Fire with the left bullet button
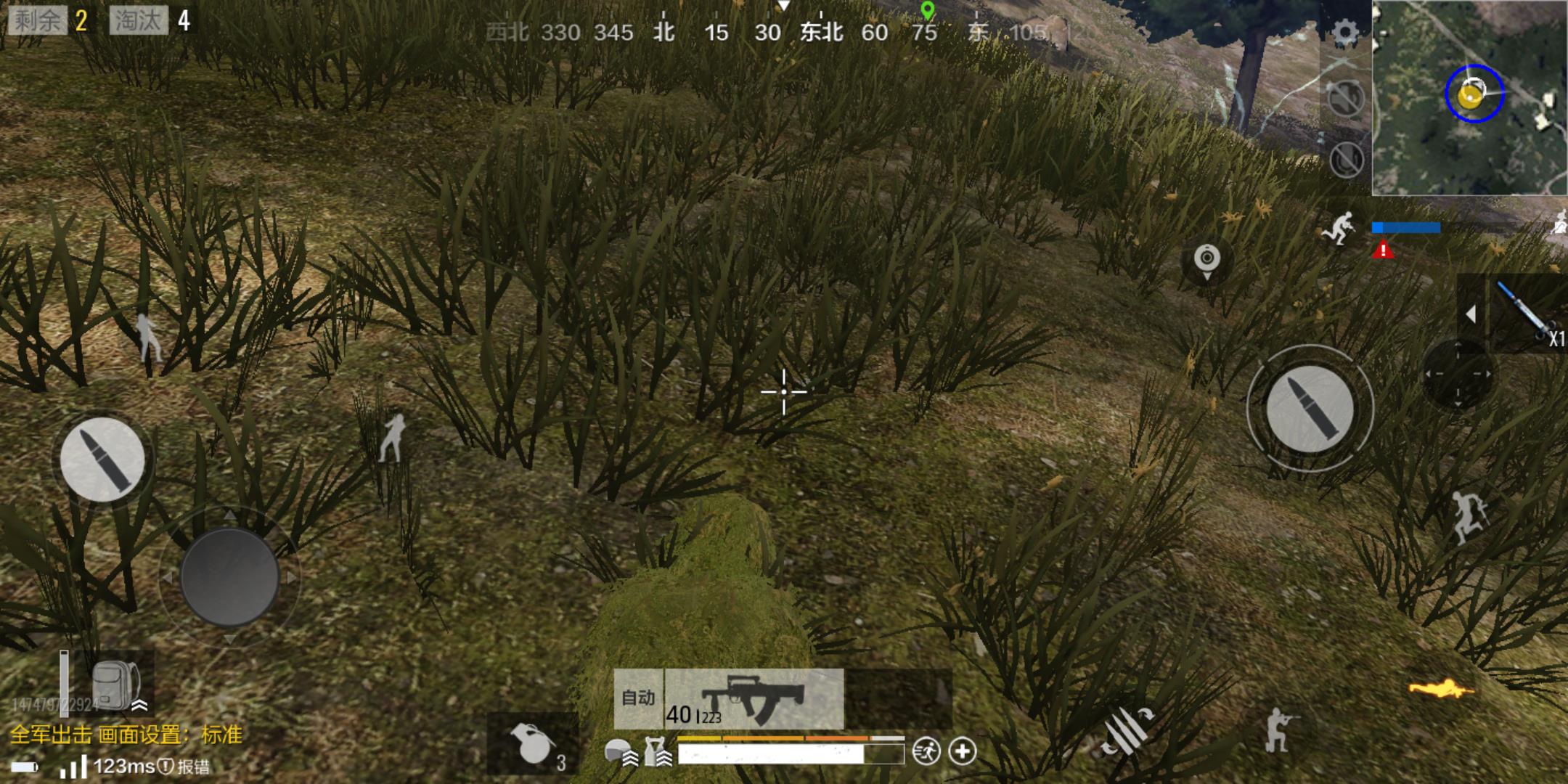 [102, 459]
